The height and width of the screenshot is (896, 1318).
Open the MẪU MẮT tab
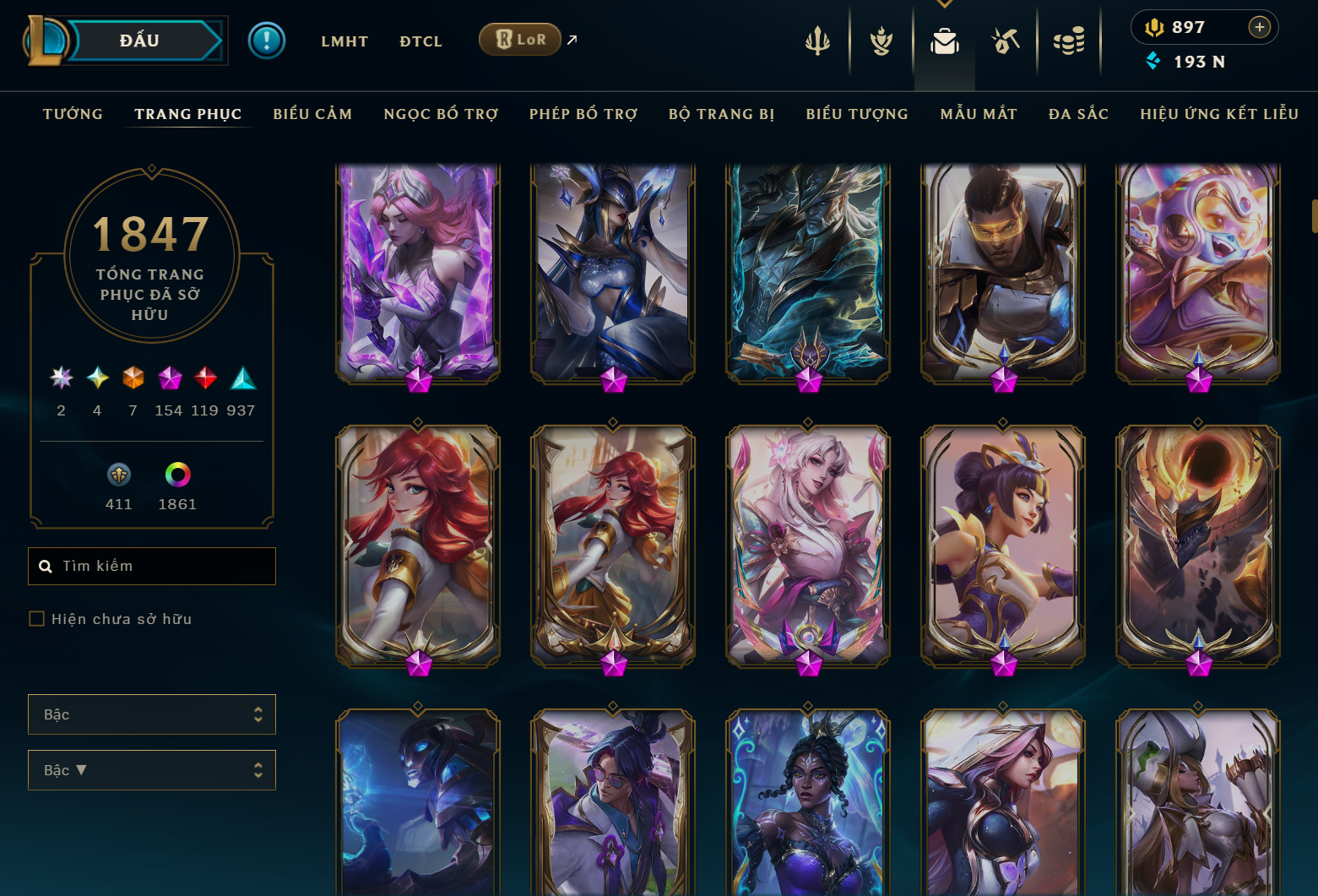coord(979,114)
